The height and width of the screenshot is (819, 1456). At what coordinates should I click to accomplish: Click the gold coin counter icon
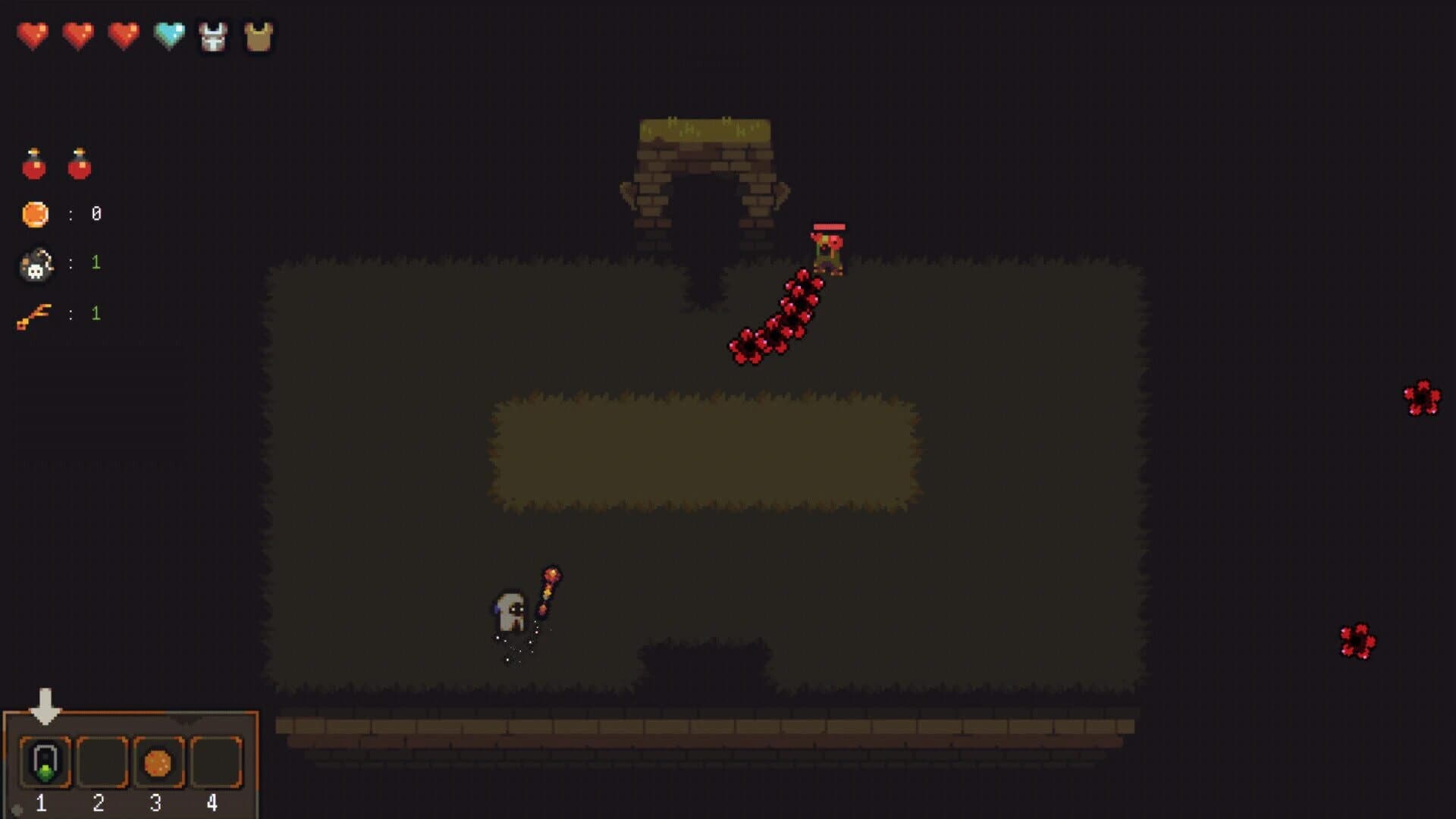pos(34,214)
